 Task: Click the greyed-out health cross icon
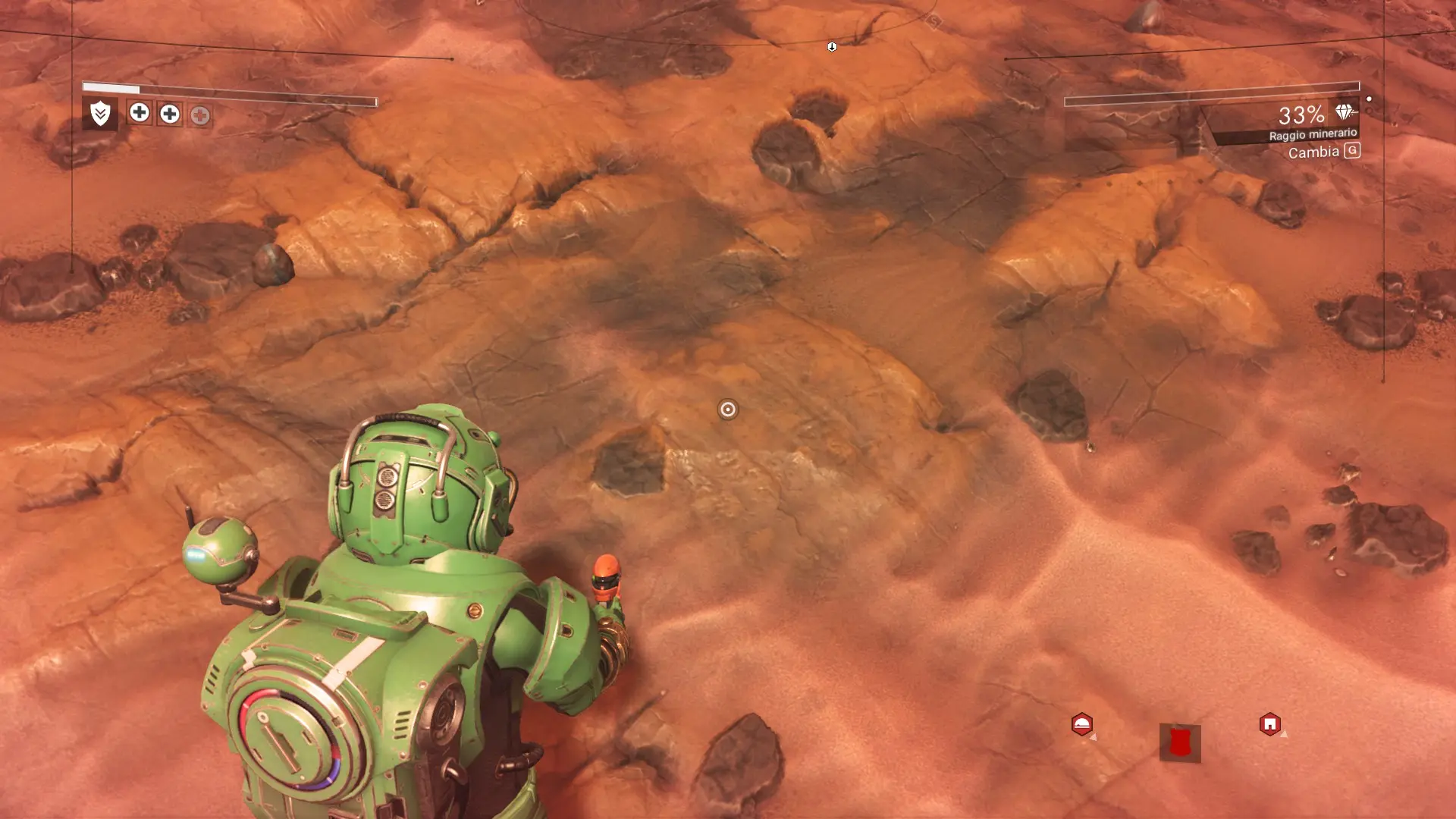(200, 115)
